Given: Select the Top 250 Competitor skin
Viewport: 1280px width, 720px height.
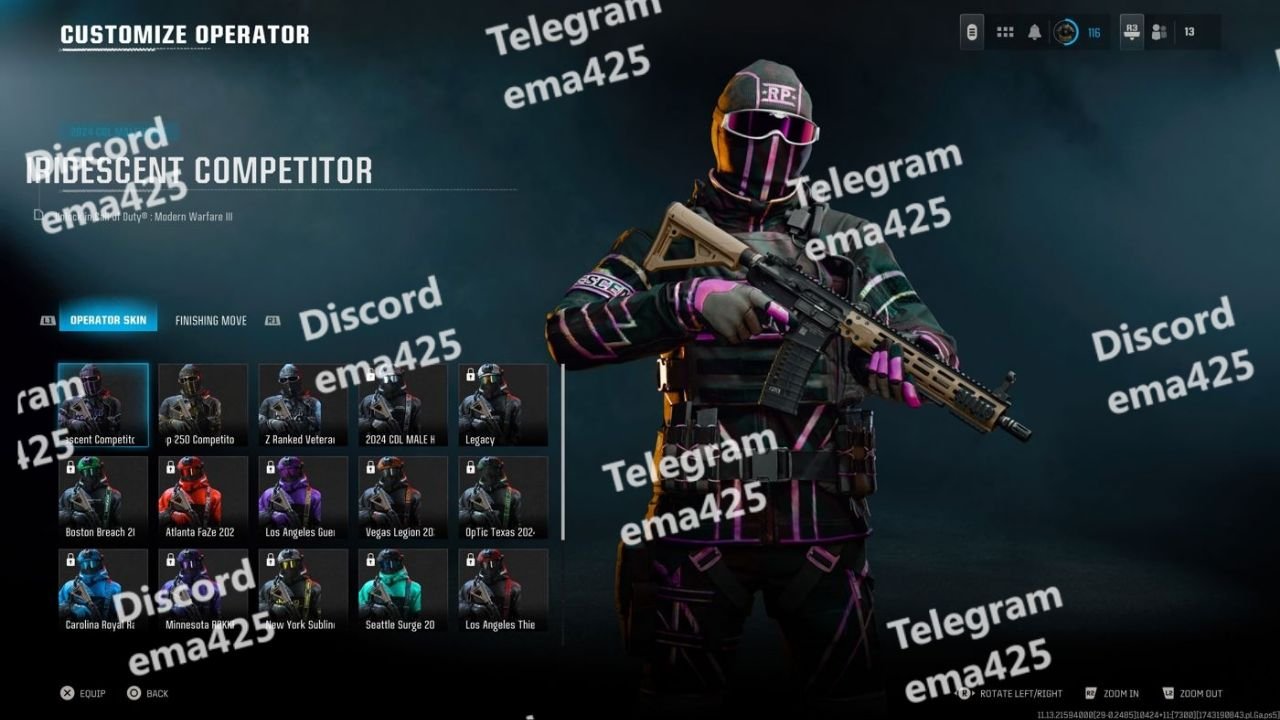Looking at the screenshot, I should pyautogui.click(x=203, y=404).
